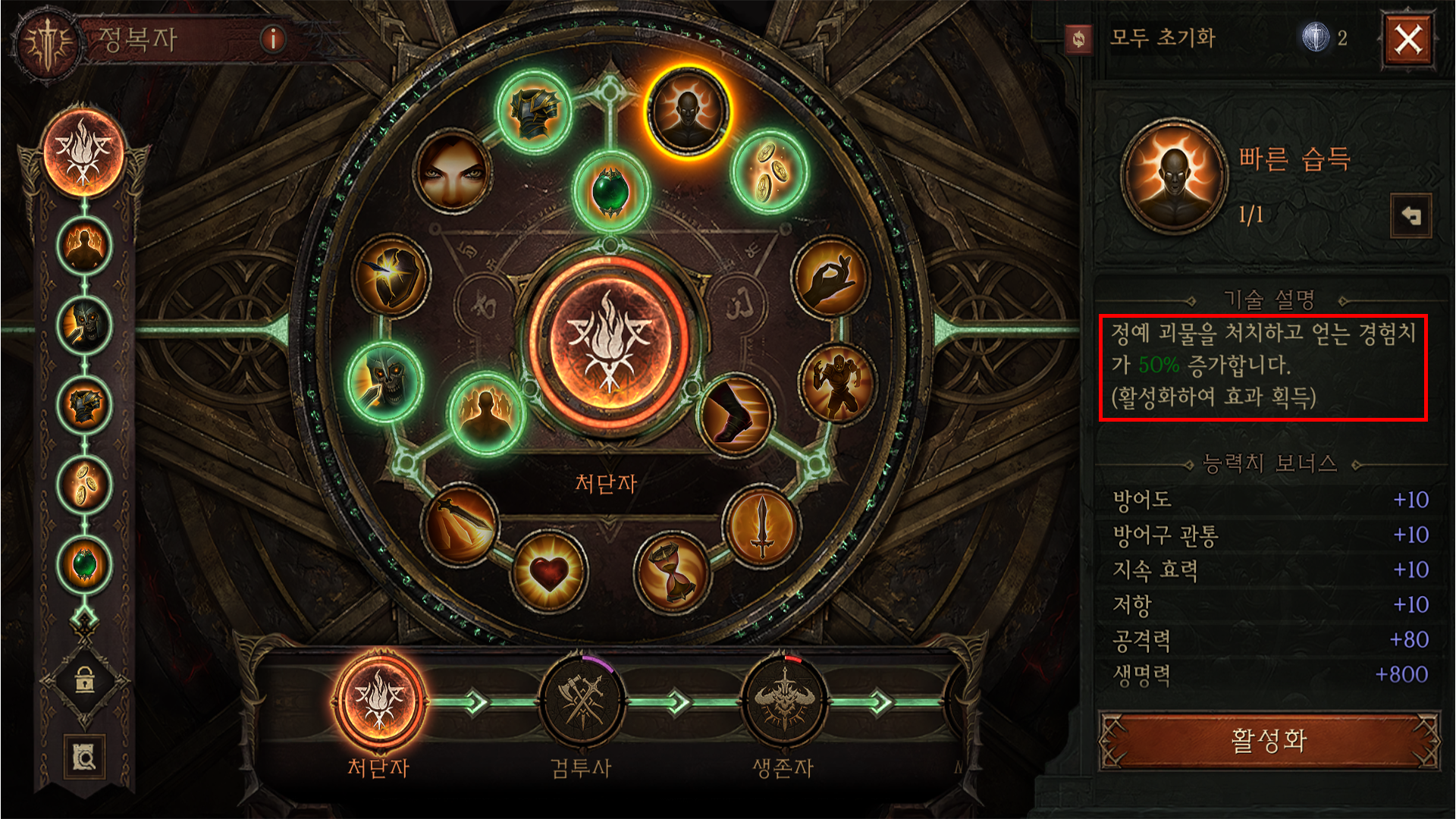Select the red heart skill node
1456x819 pixels.
tap(548, 573)
